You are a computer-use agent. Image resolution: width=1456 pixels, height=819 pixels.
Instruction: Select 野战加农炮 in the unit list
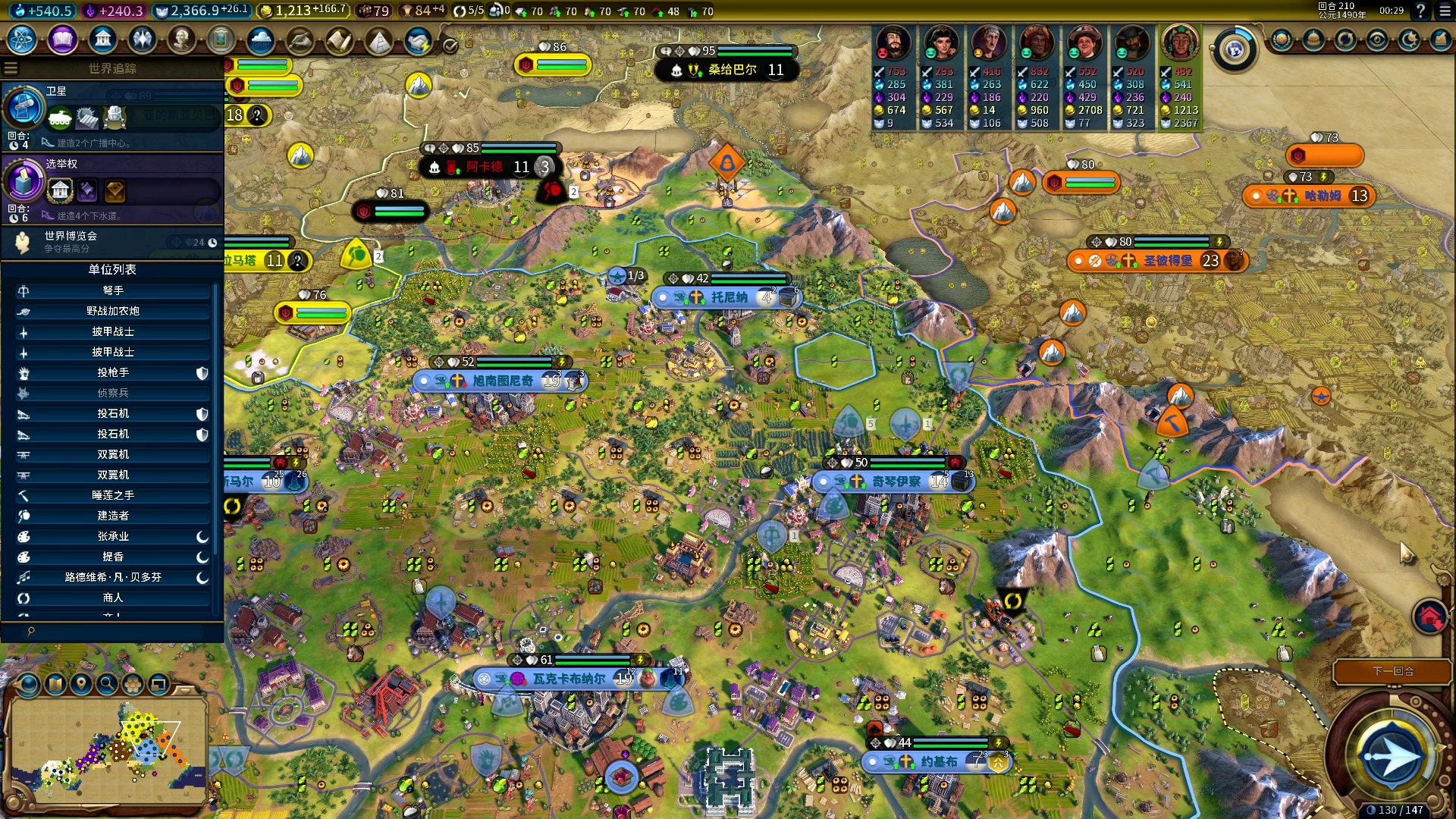coord(112,311)
